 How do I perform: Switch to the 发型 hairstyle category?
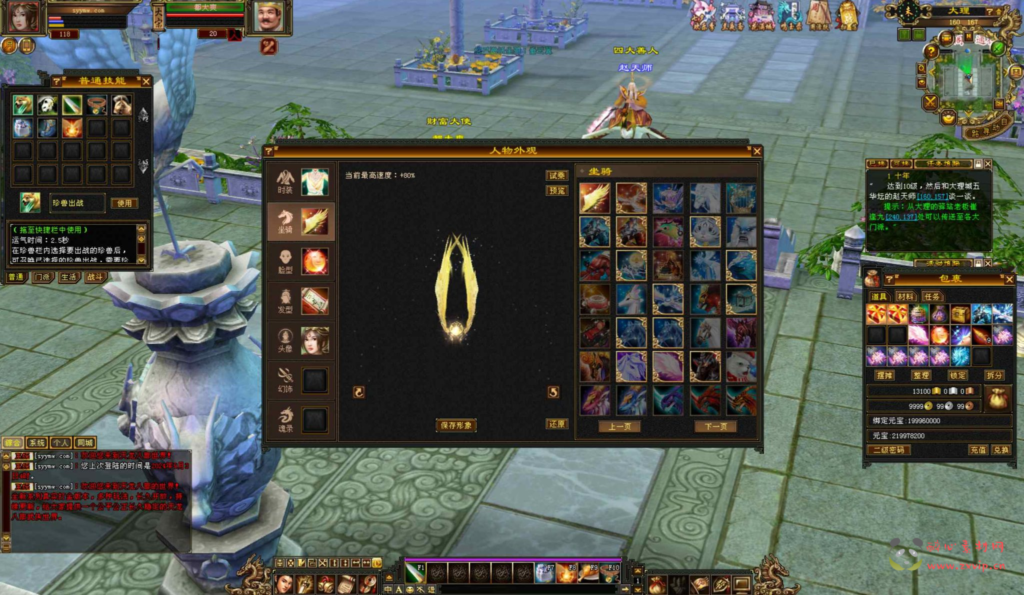point(300,300)
